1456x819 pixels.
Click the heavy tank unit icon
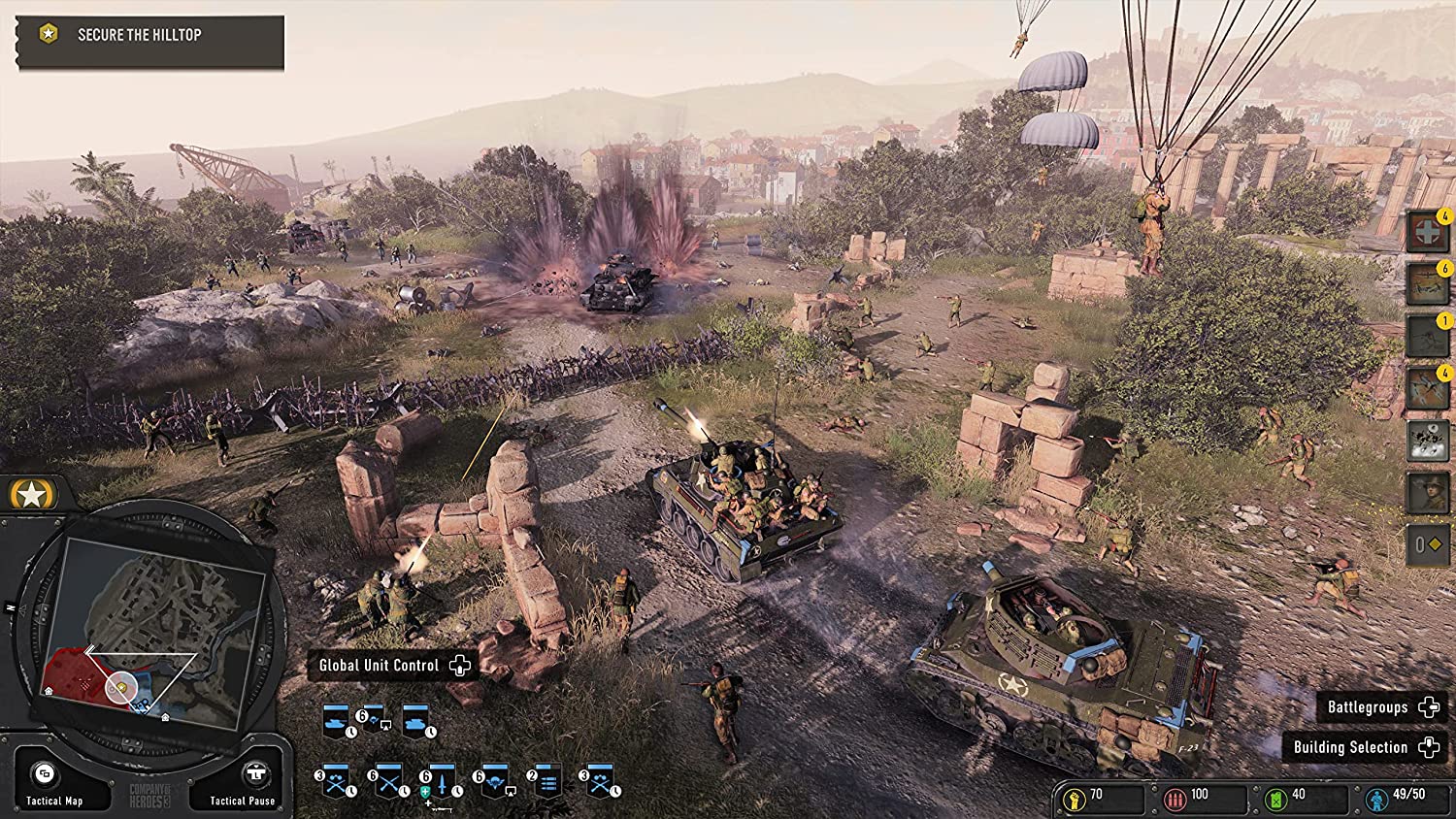click(416, 723)
